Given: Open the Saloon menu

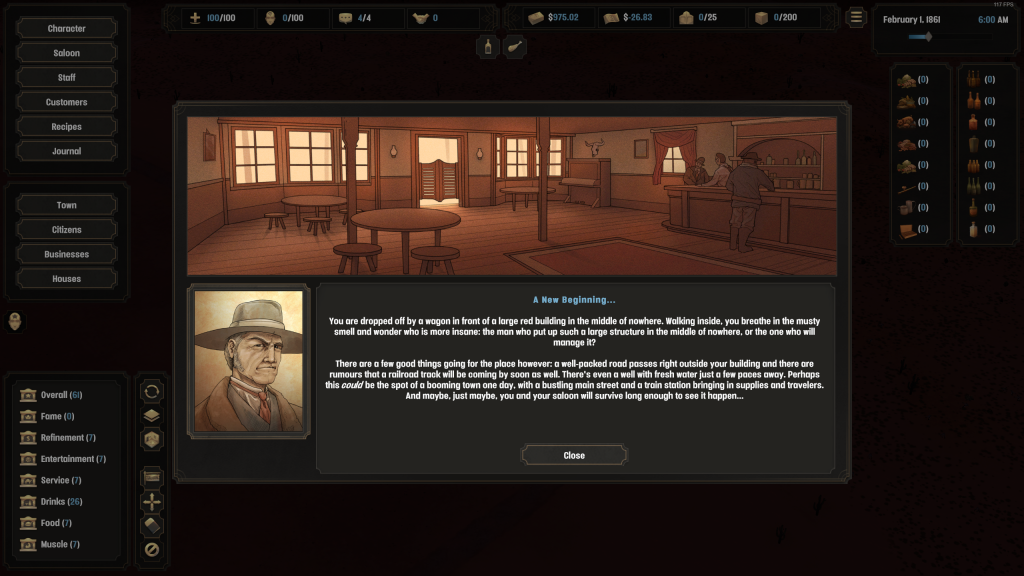Looking at the screenshot, I should point(67,53).
